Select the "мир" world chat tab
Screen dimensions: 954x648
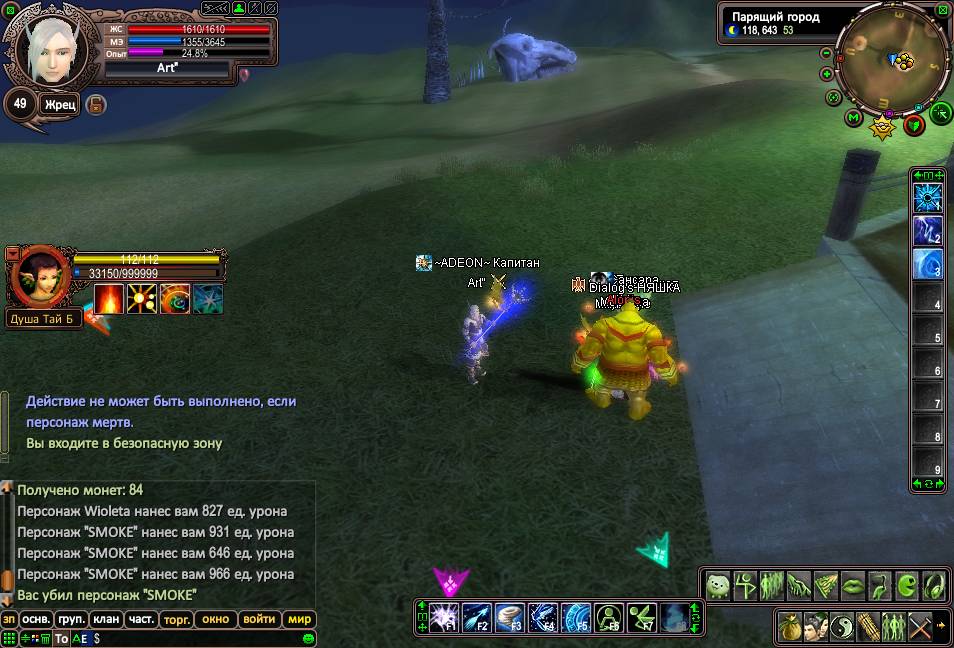pos(300,619)
